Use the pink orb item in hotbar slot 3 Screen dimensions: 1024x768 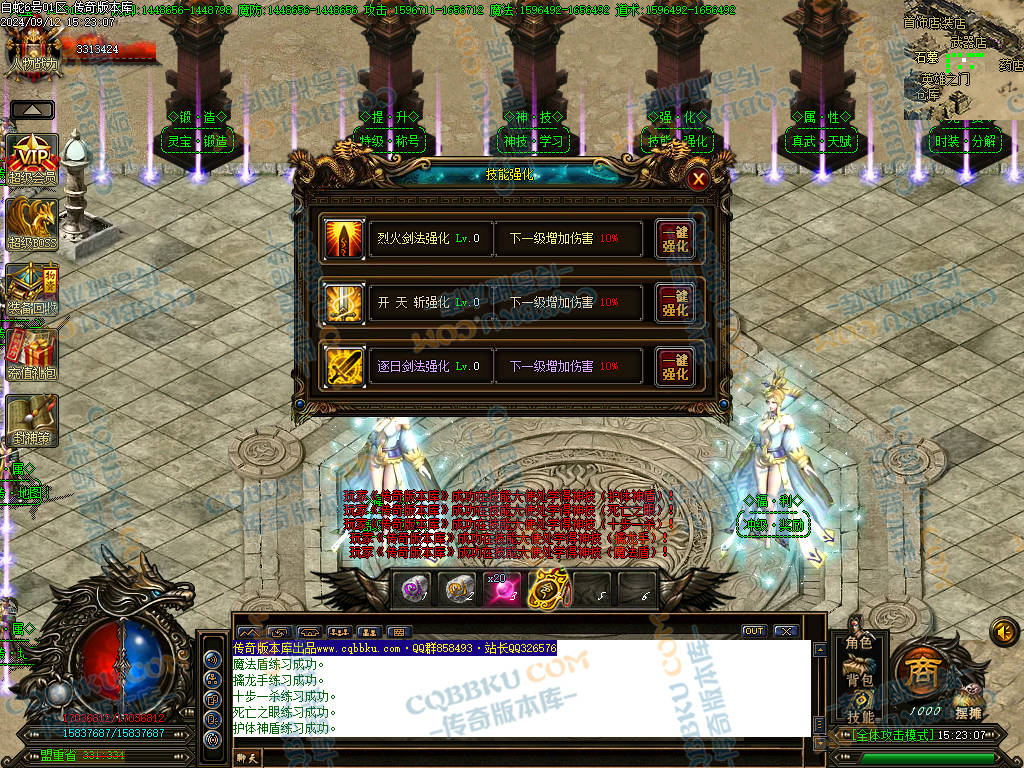pyautogui.click(x=503, y=590)
